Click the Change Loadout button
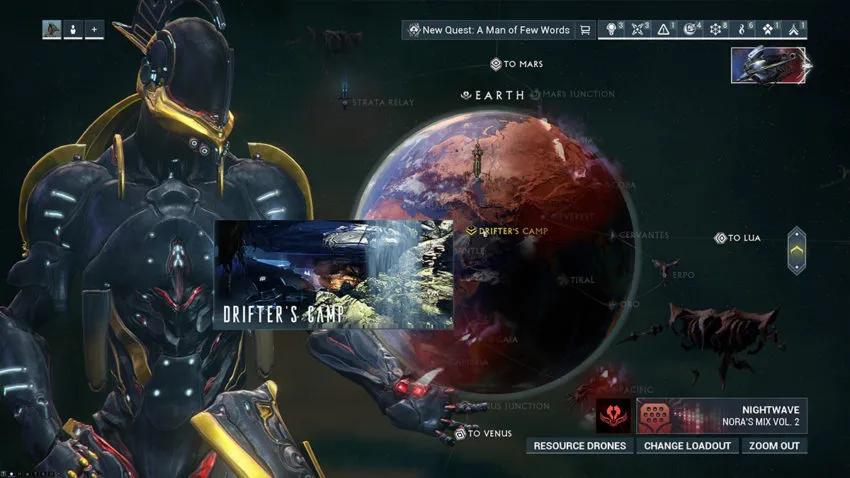Image resolution: width=850 pixels, height=478 pixels. pos(687,446)
